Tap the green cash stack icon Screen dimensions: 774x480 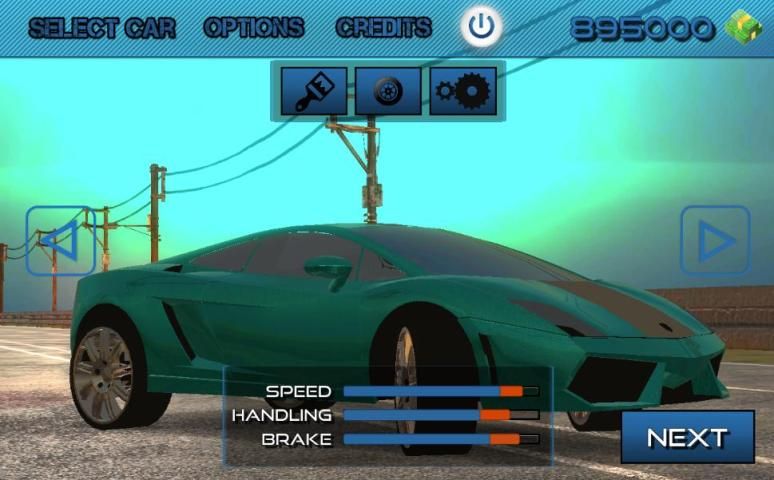click(x=743, y=28)
